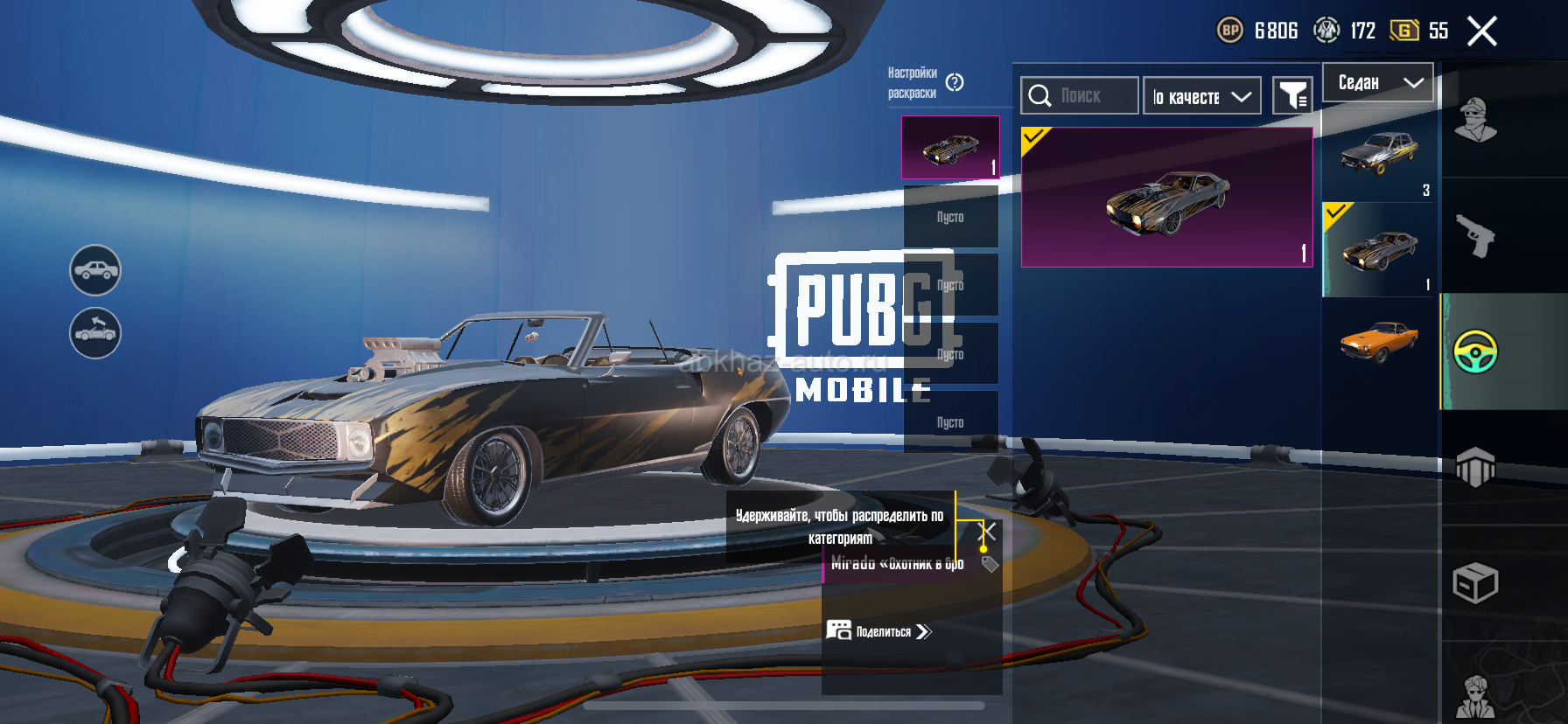Switch to the steering wheel vehicles tab
Screen dimensions: 1568x724
(1475, 352)
